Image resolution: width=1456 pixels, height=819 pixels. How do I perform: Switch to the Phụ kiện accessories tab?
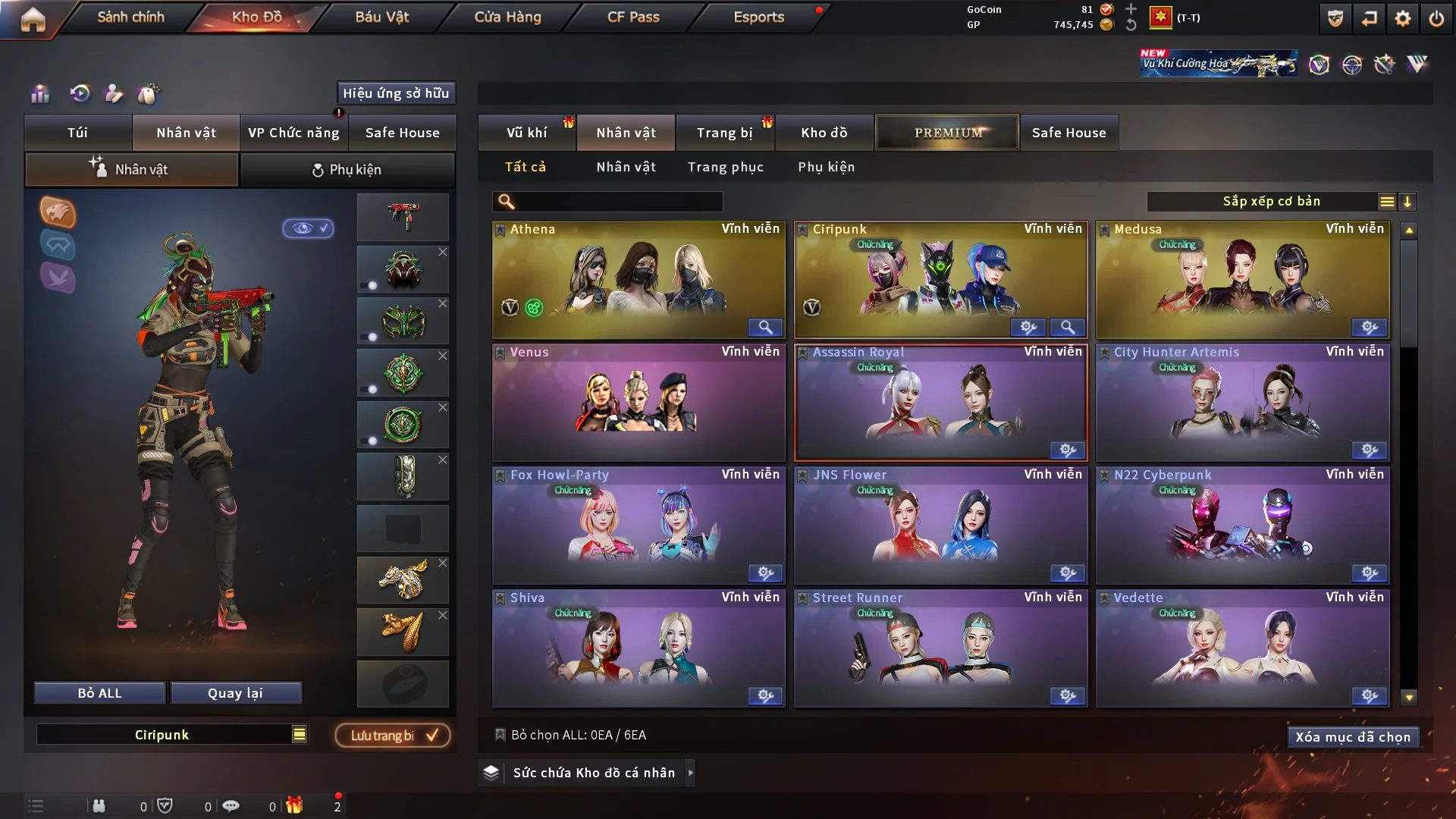click(347, 170)
